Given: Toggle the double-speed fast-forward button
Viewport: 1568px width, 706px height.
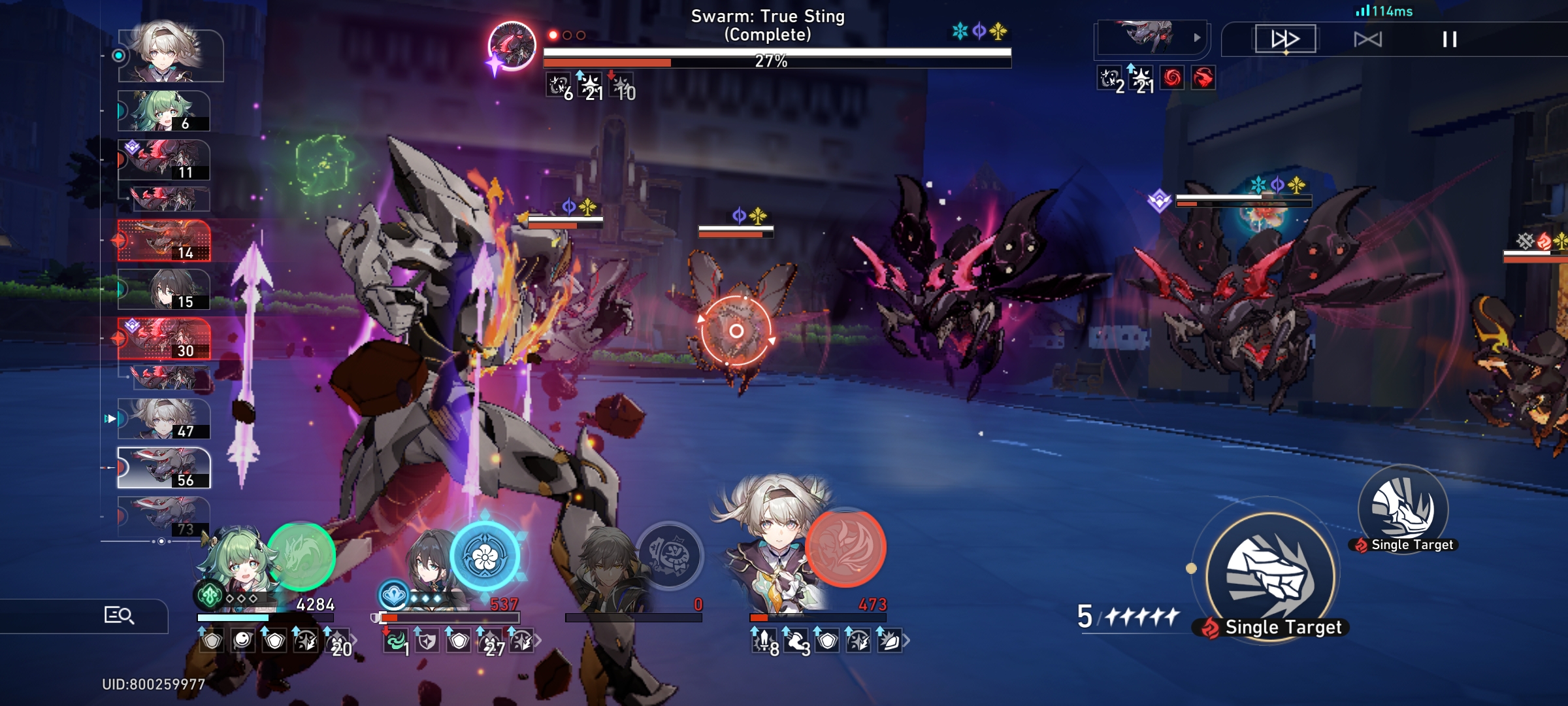Looking at the screenshot, I should point(1284,39).
